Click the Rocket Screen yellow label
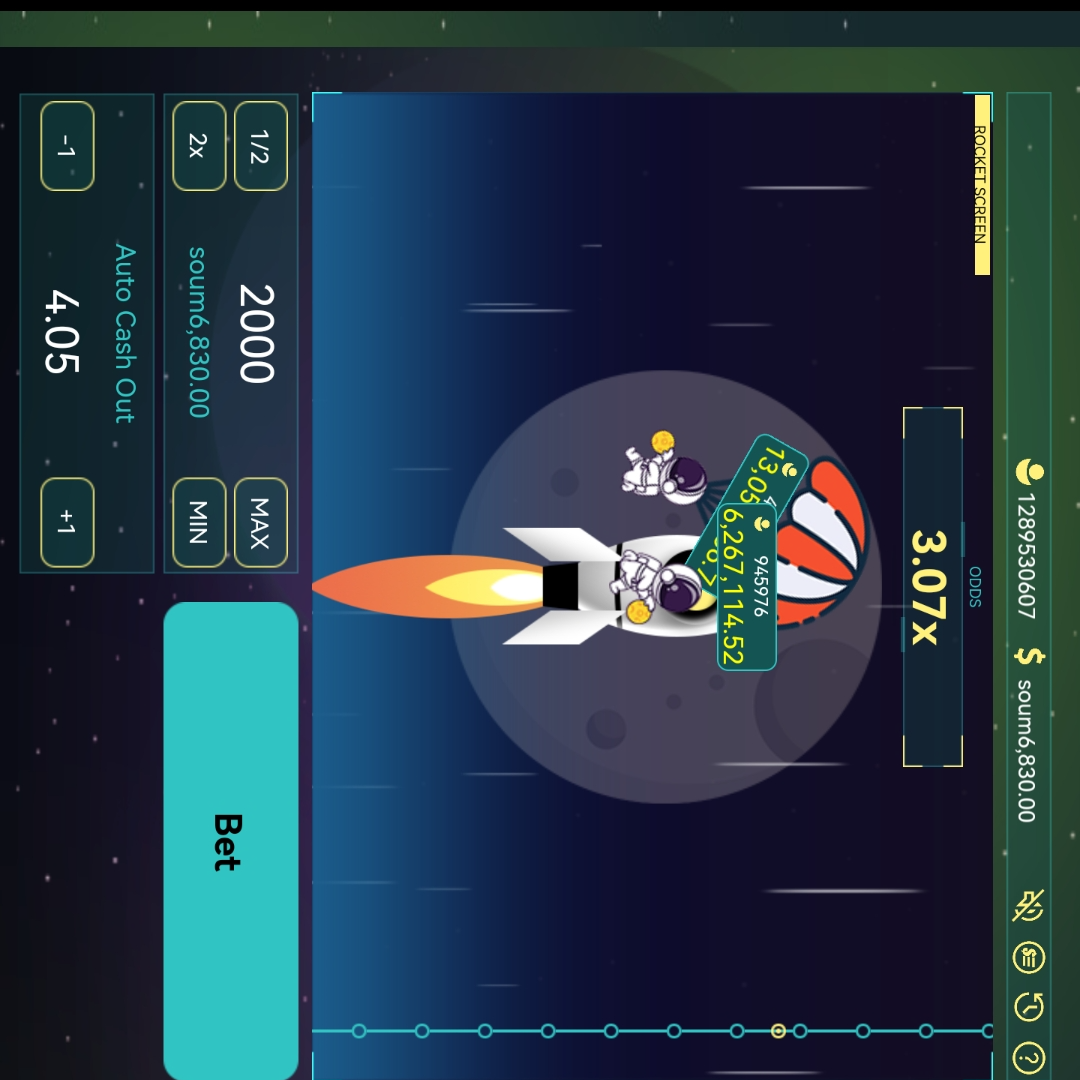 [981, 185]
